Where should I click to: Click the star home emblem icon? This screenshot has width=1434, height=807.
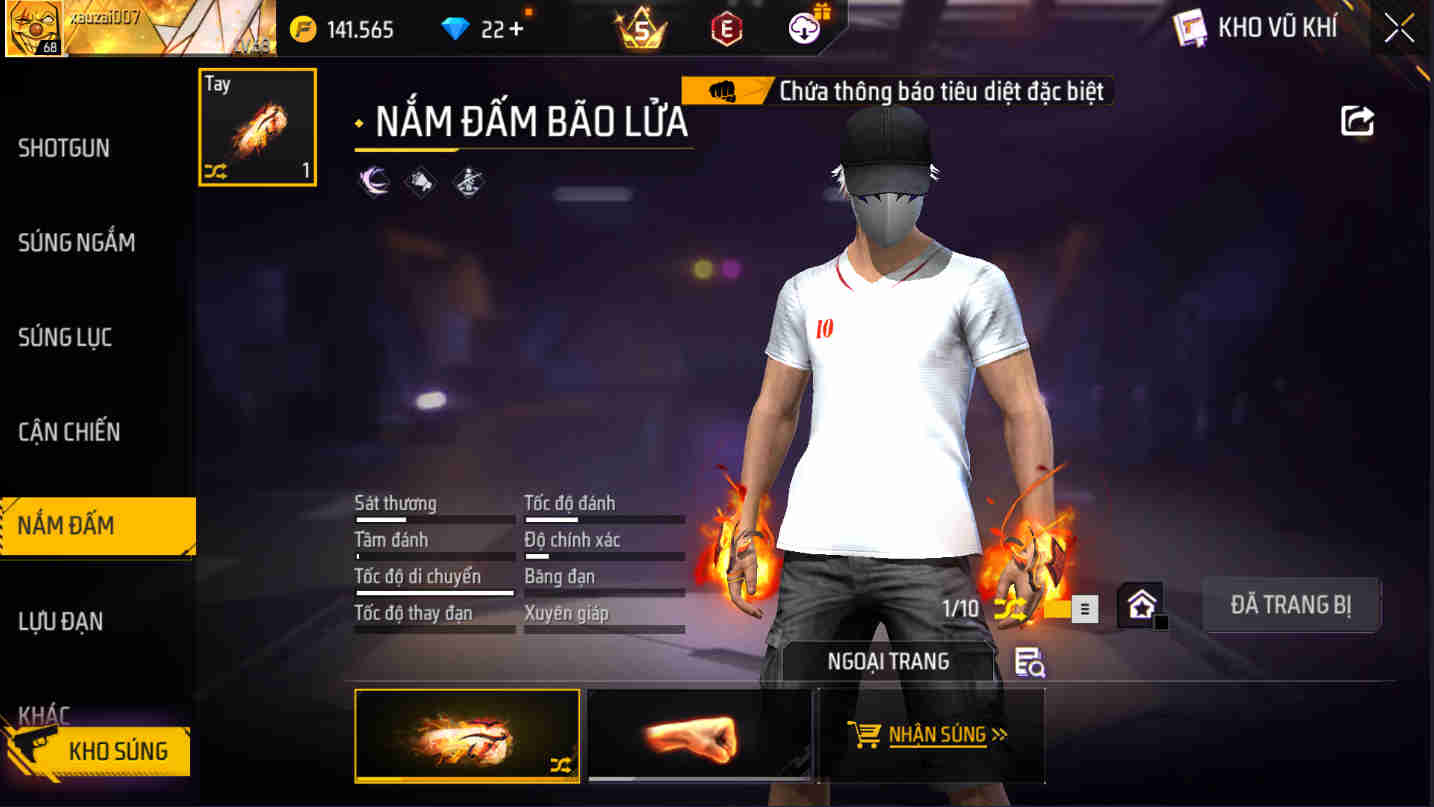click(1140, 606)
